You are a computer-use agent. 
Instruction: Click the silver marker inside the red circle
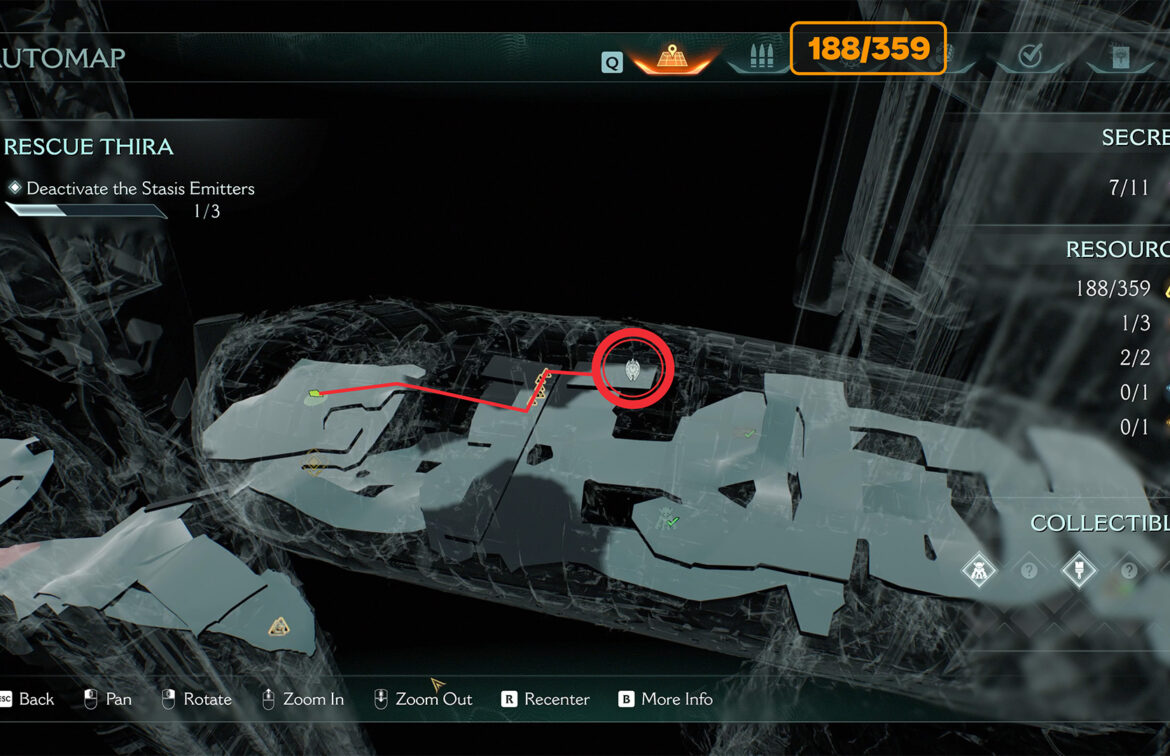coord(633,369)
